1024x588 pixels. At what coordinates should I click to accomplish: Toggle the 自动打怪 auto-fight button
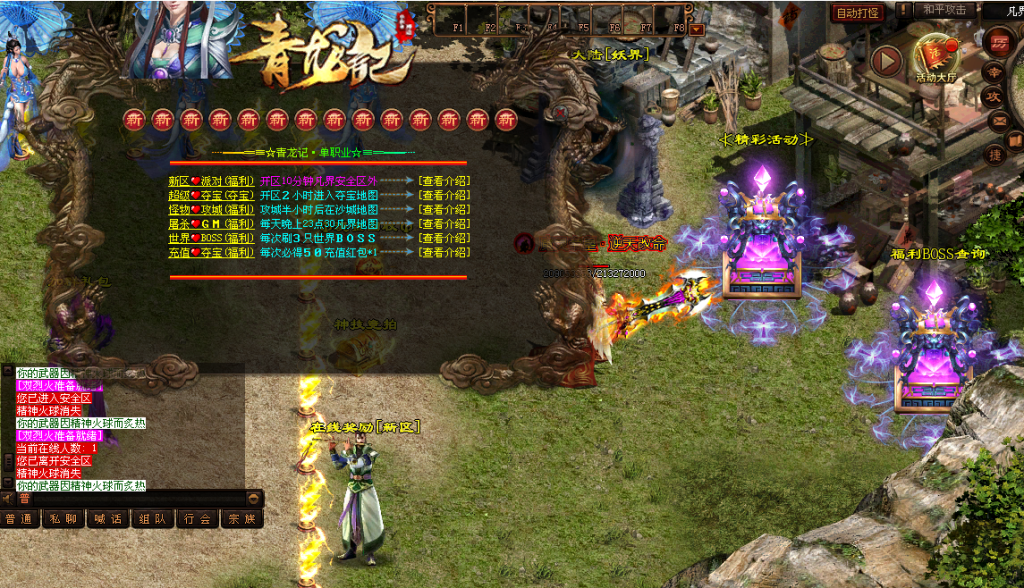click(858, 13)
